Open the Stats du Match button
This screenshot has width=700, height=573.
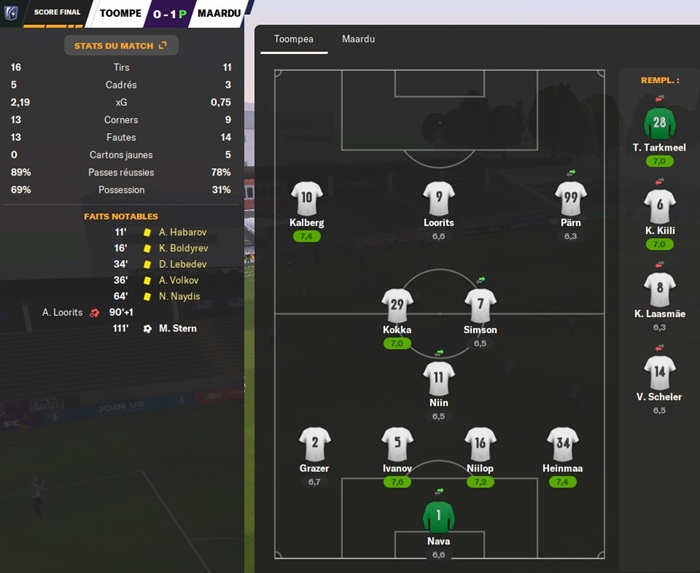coord(120,45)
